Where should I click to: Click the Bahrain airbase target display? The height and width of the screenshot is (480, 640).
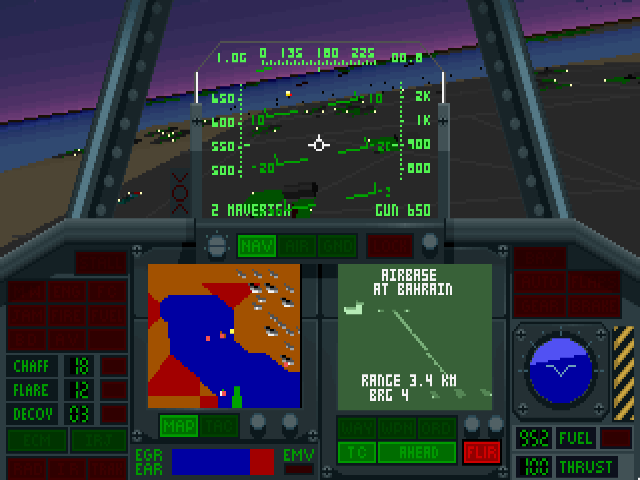(x=415, y=335)
